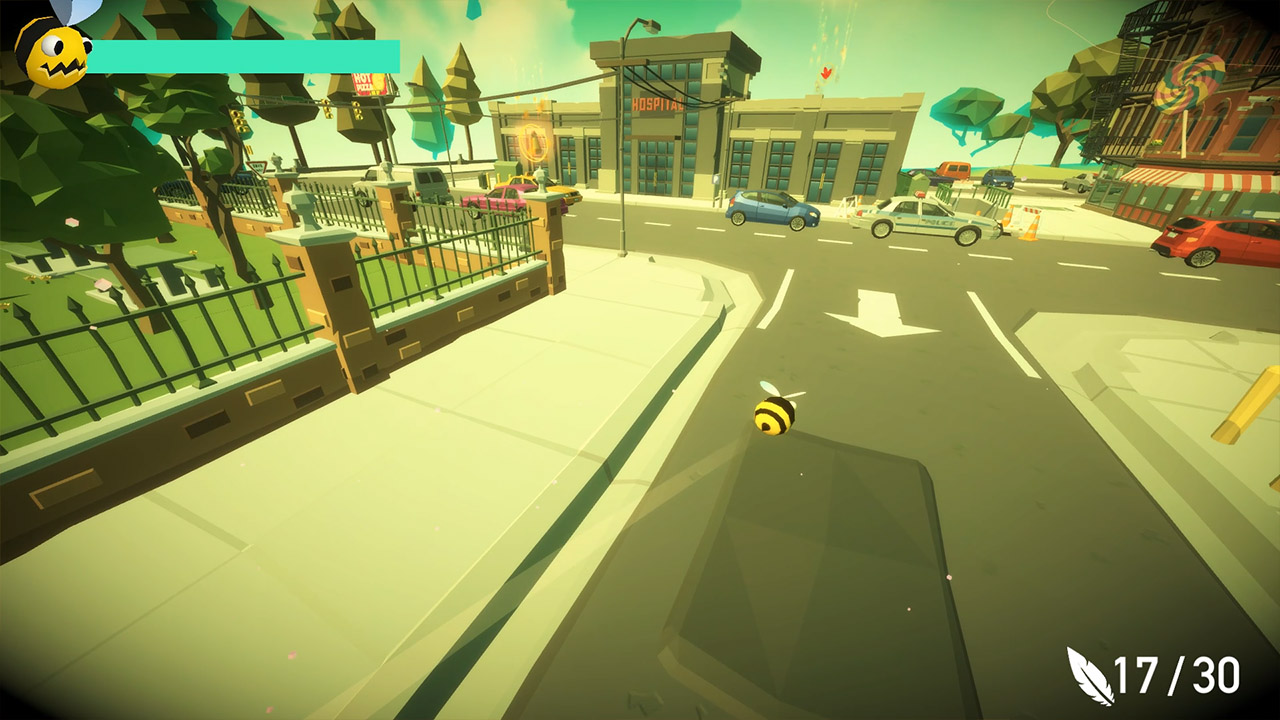Click the blue hatchback parked by the hospital
This screenshot has width=1280, height=720.
point(770,212)
